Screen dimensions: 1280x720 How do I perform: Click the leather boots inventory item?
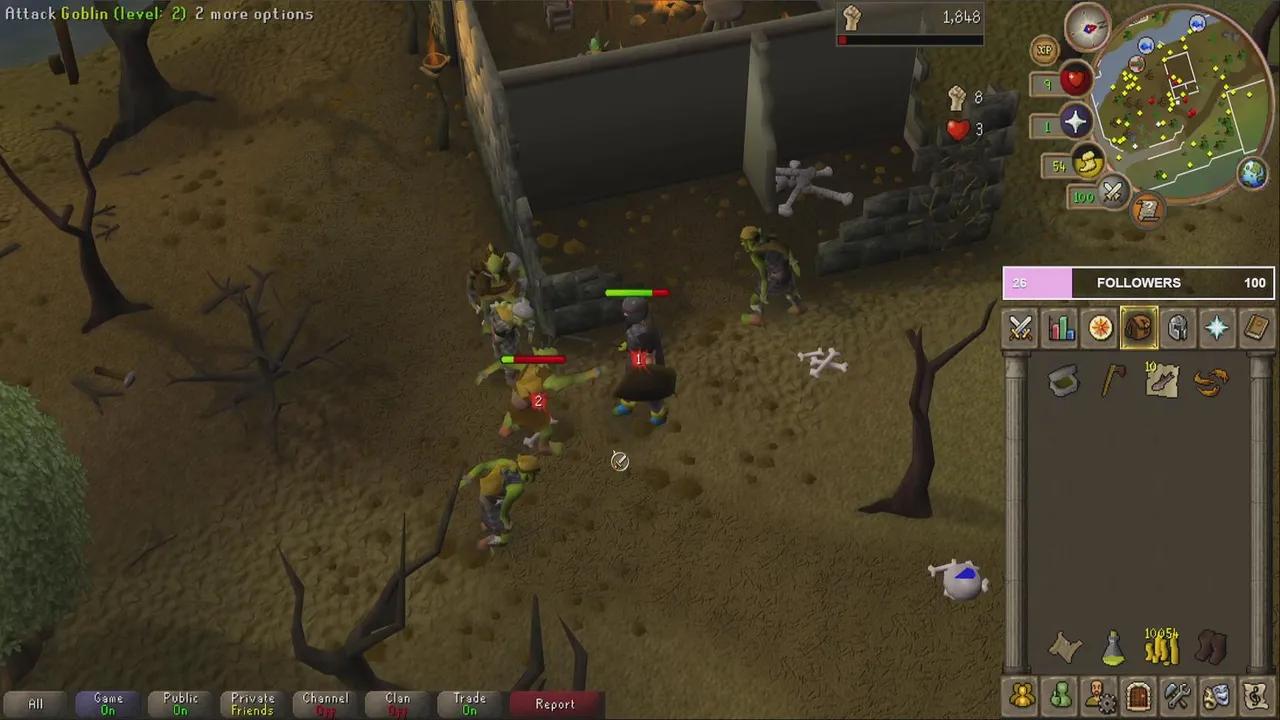(1211, 648)
